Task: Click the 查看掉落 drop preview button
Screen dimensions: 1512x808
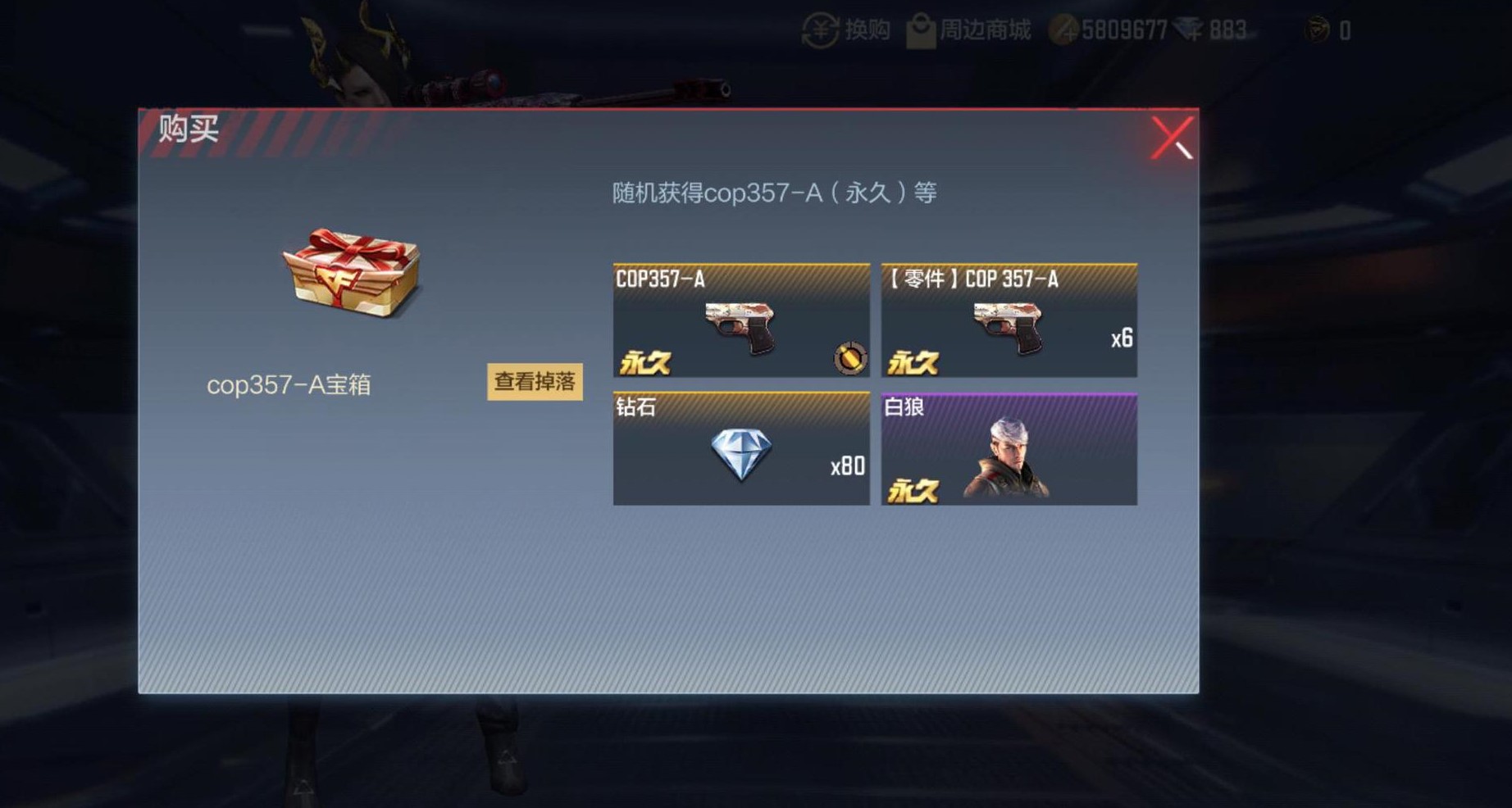Action: click(x=535, y=381)
